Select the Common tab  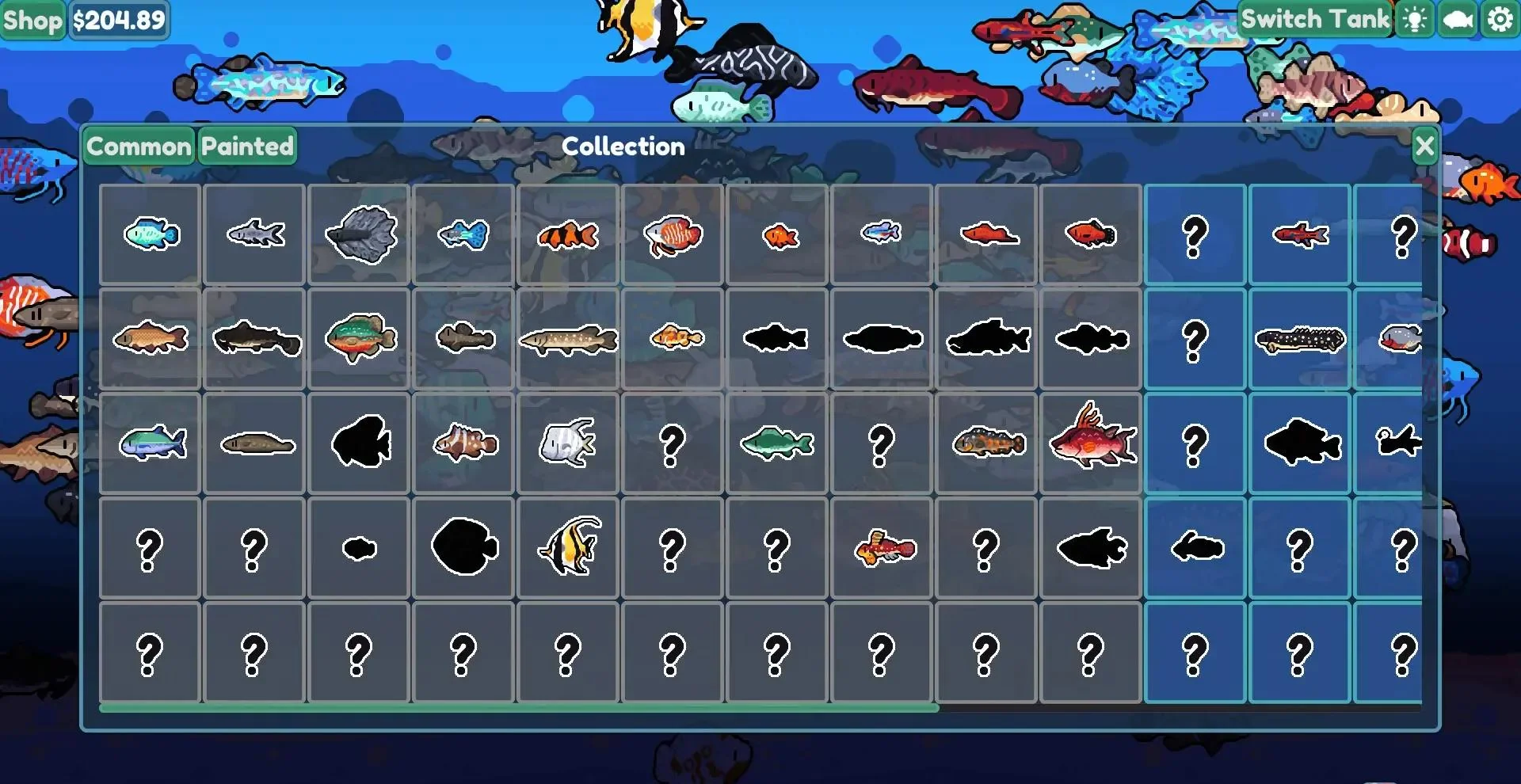click(x=138, y=146)
